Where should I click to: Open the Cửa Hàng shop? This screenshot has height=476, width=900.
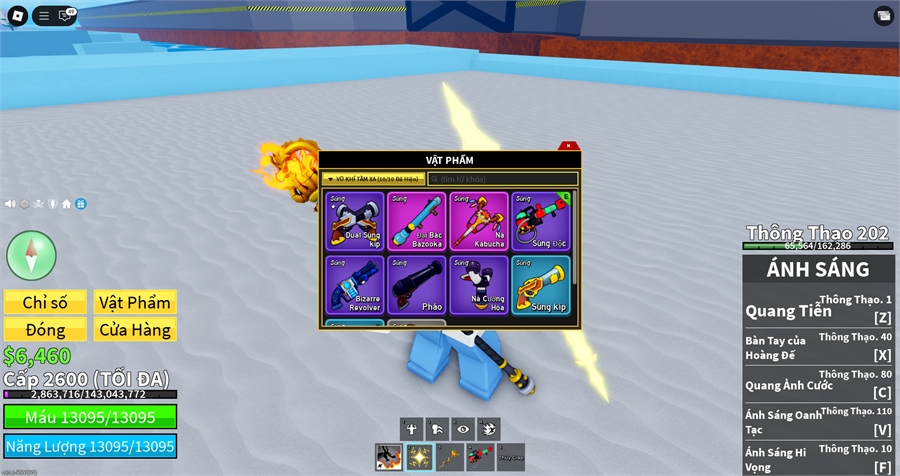(x=135, y=329)
